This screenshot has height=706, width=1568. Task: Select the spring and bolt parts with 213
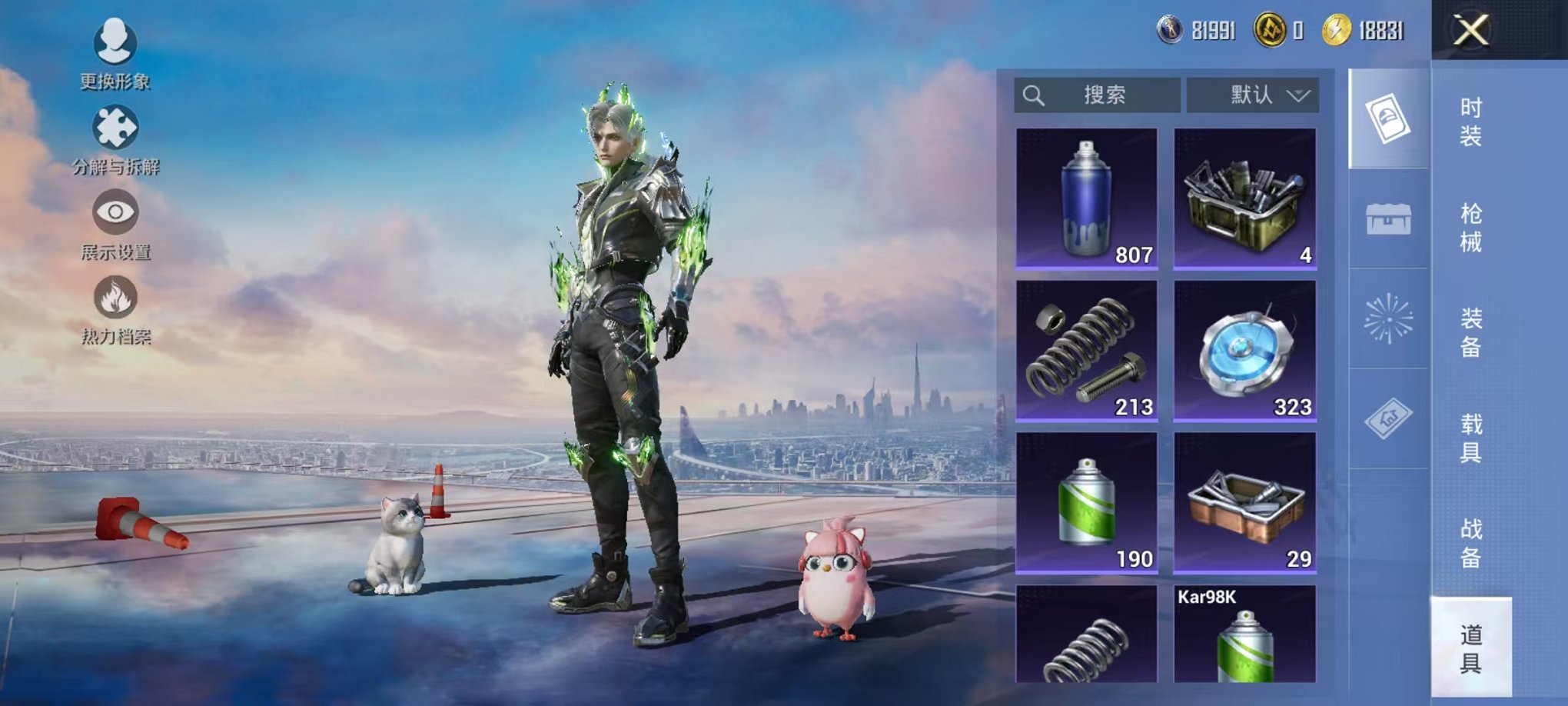coord(1086,351)
